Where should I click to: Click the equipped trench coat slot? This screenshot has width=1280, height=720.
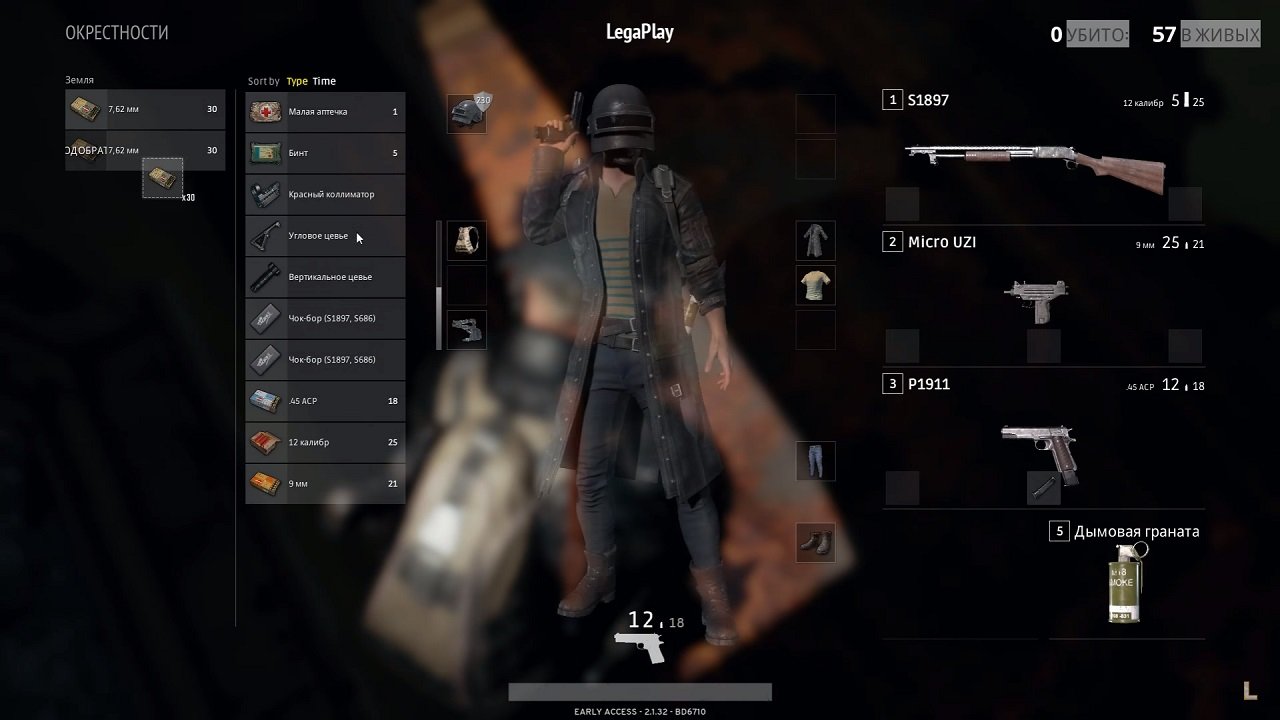(x=815, y=240)
